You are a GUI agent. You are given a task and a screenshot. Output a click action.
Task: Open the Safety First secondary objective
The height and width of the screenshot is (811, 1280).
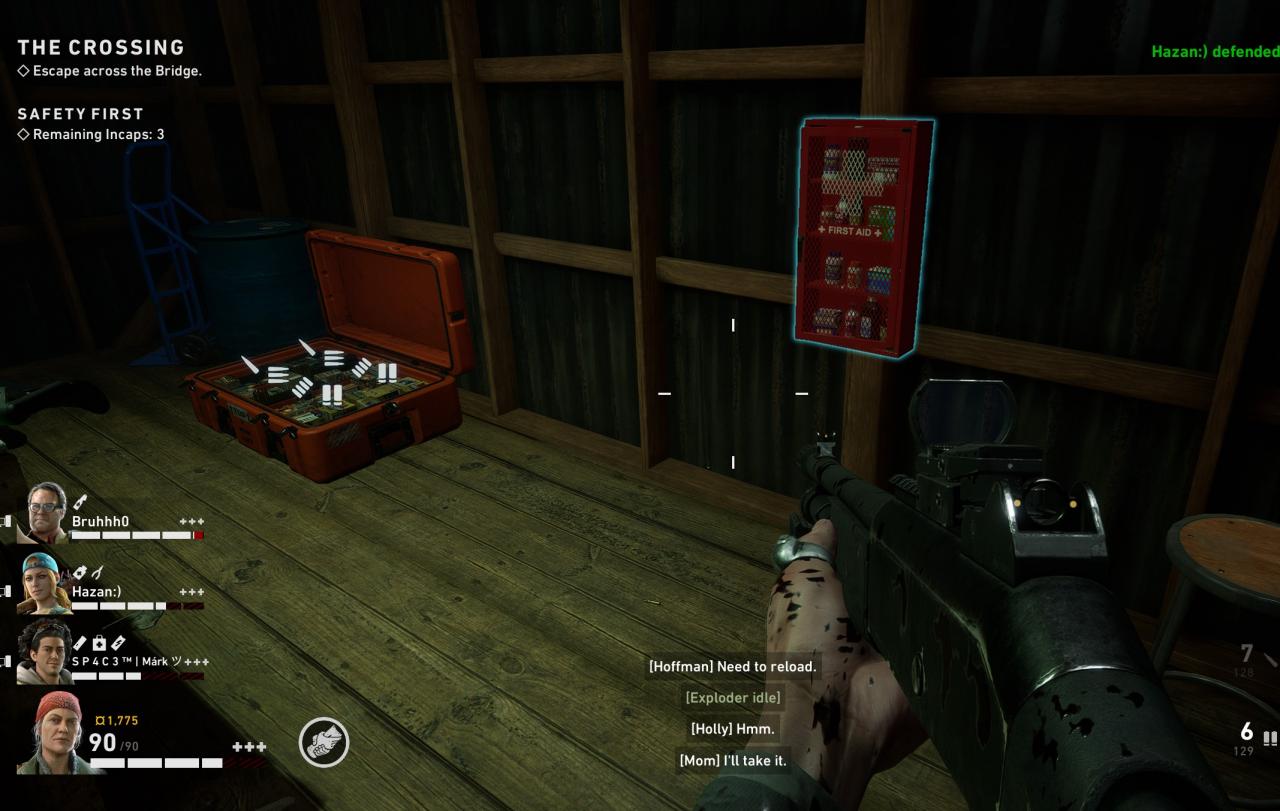[x=80, y=114]
